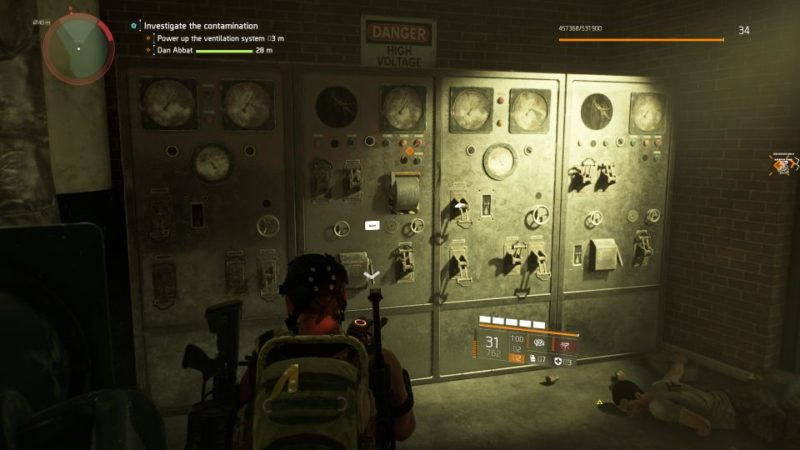Use the armor kit icon

[x=557, y=360]
